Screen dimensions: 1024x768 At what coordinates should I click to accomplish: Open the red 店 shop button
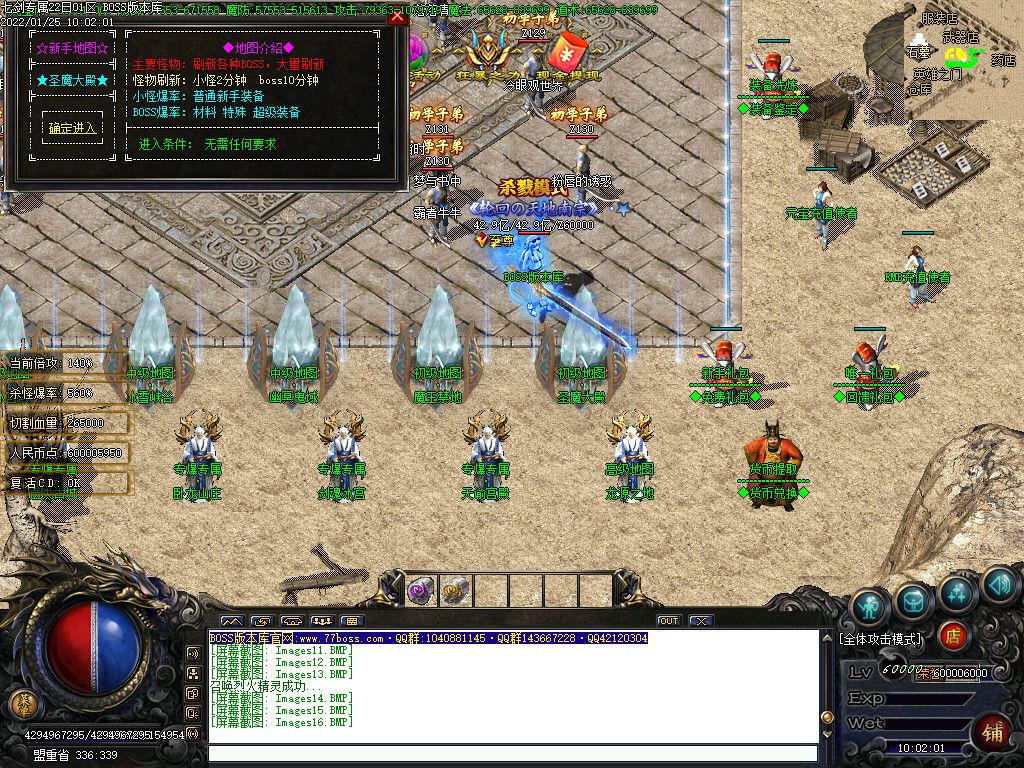coord(953,634)
